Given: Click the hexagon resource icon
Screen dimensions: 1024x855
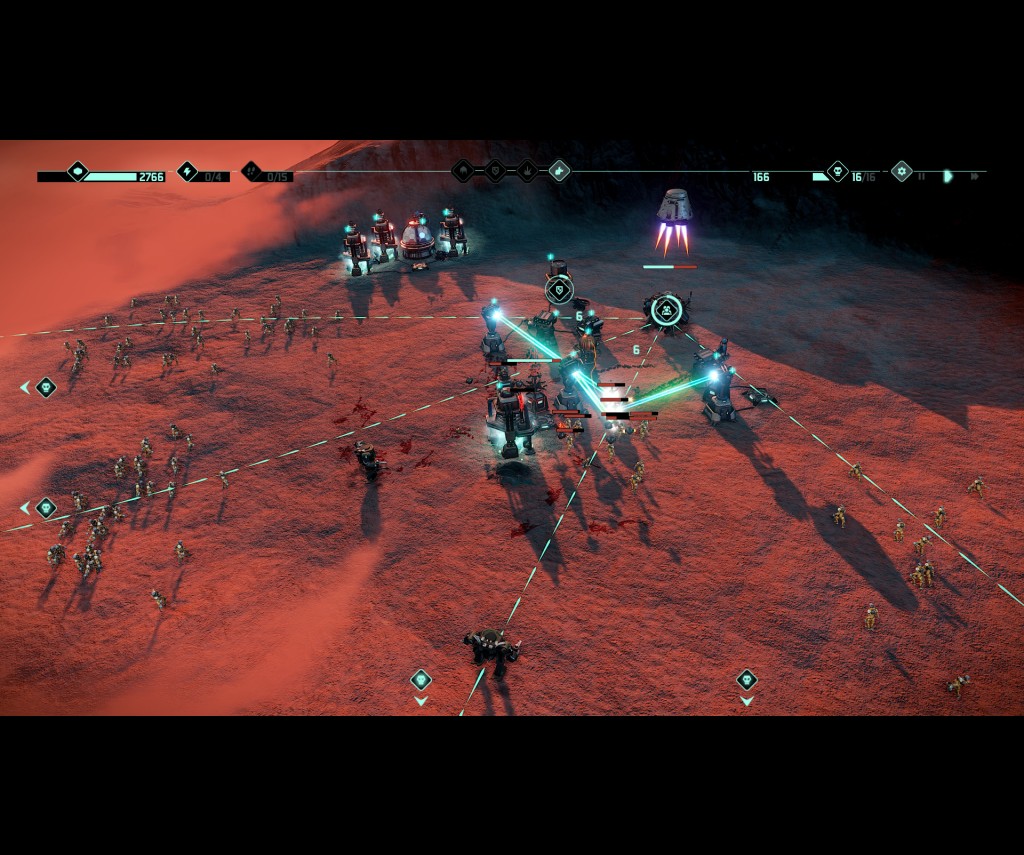Looking at the screenshot, I should tap(78, 172).
